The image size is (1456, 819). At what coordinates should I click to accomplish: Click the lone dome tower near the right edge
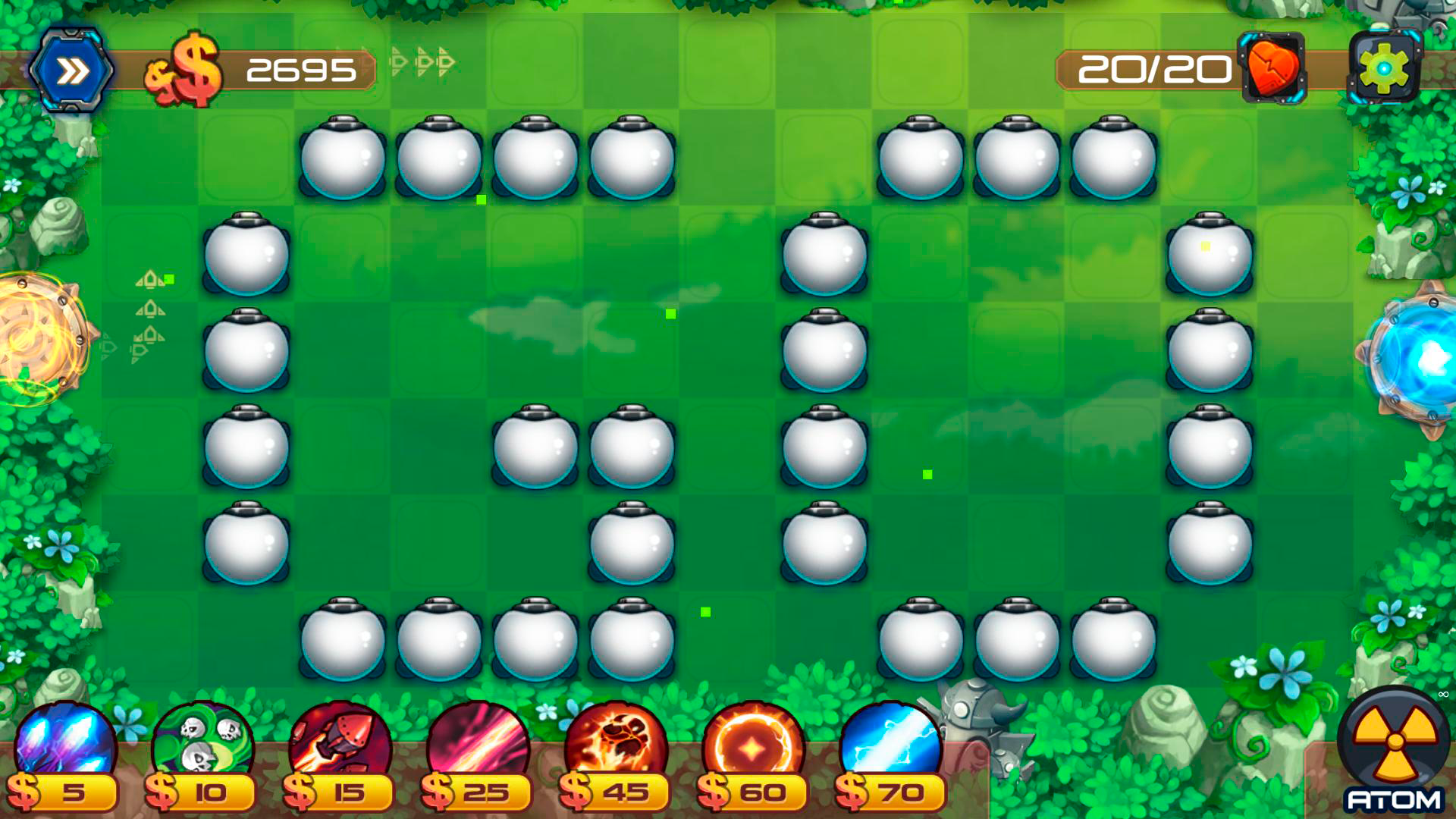coord(1212,258)
